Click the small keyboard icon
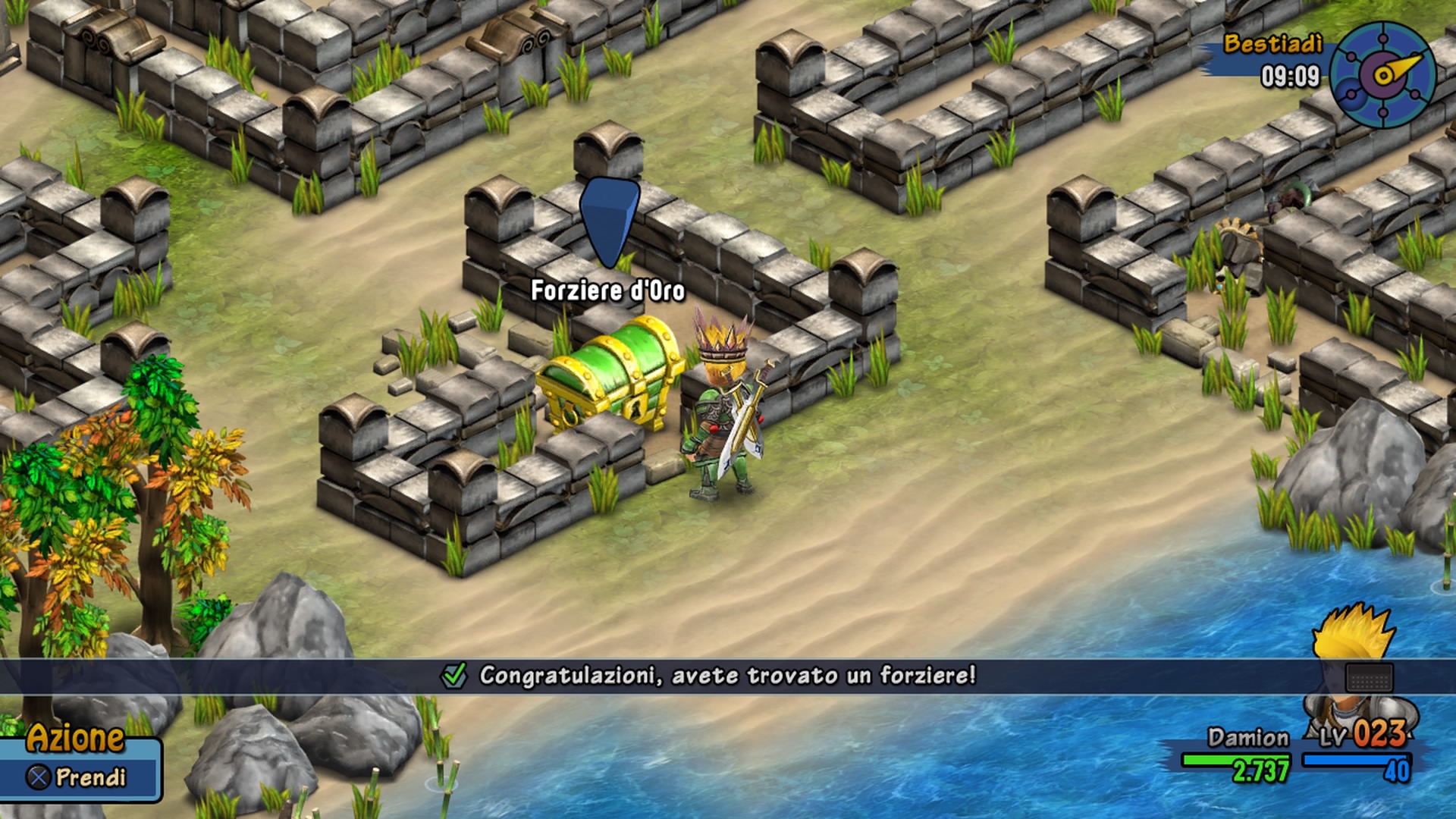The width and height of the screenshot is (1456, 819). pyautogui.click(x=1369, y=677)
